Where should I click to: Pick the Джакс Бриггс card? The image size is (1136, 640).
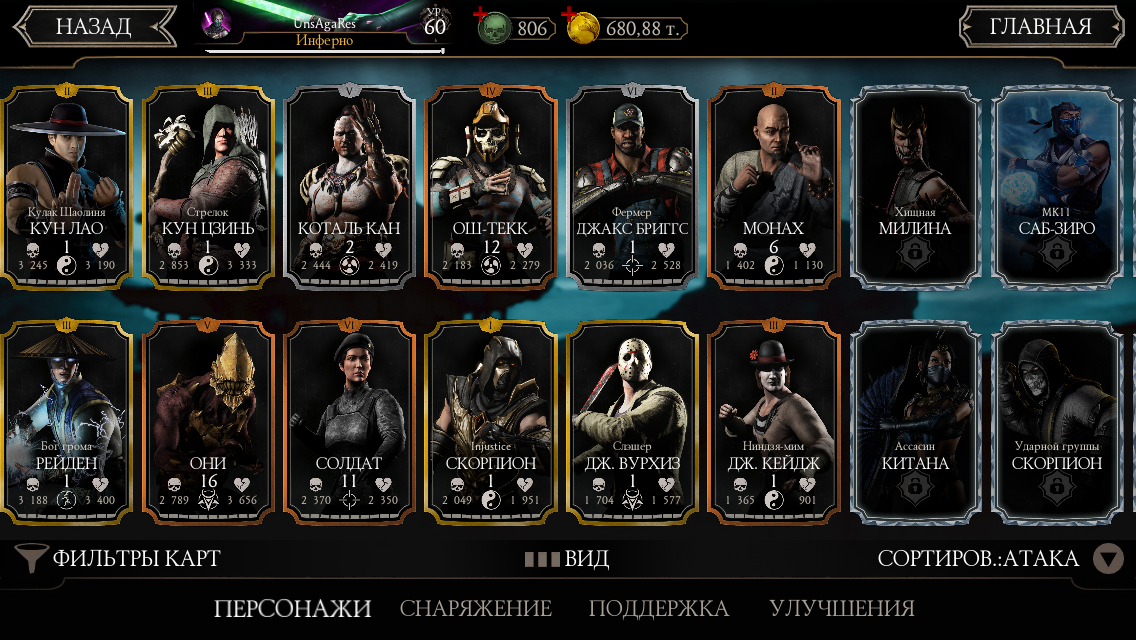(632, 187)
